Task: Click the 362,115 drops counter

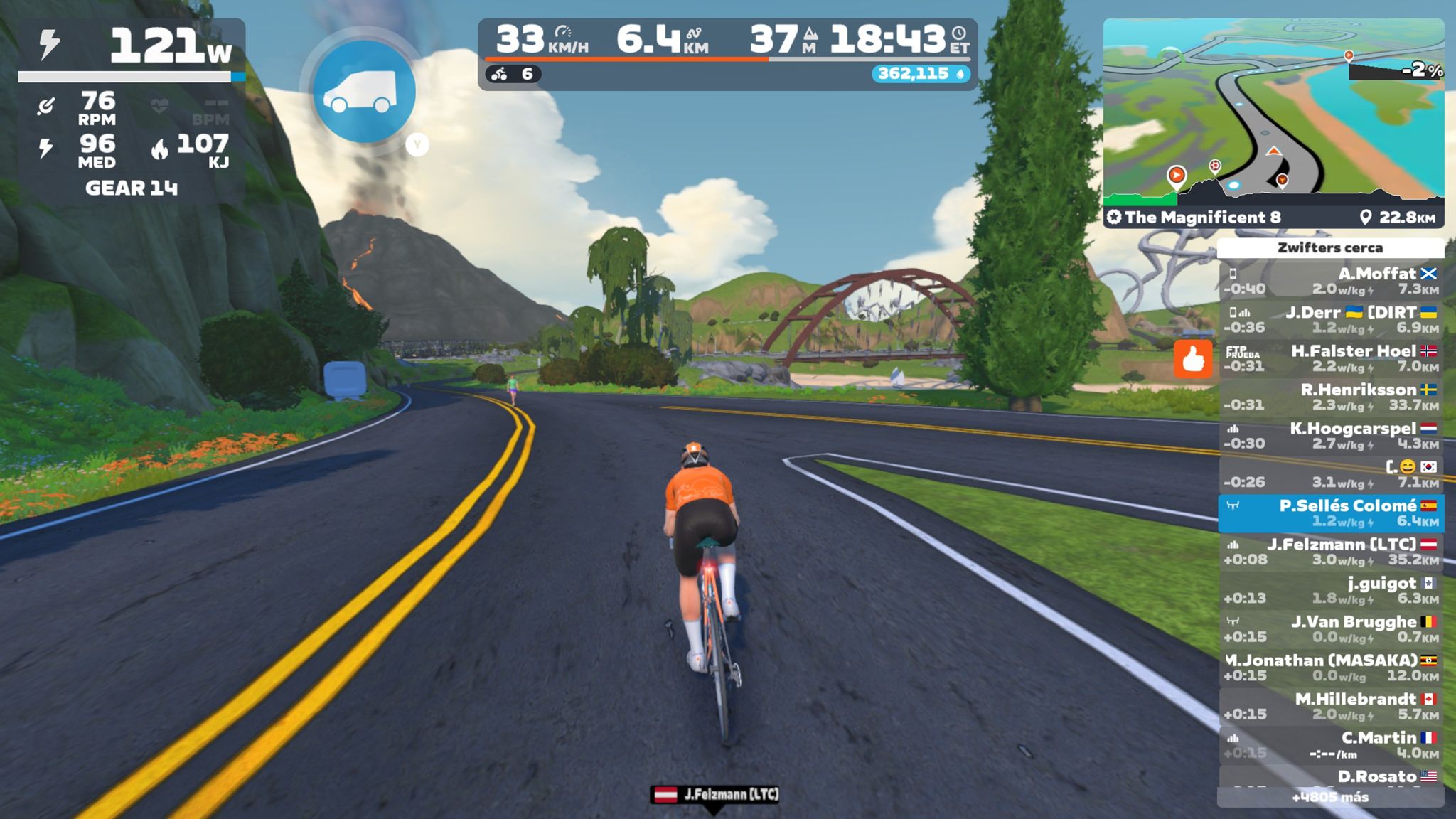Action: coord(921,74)
